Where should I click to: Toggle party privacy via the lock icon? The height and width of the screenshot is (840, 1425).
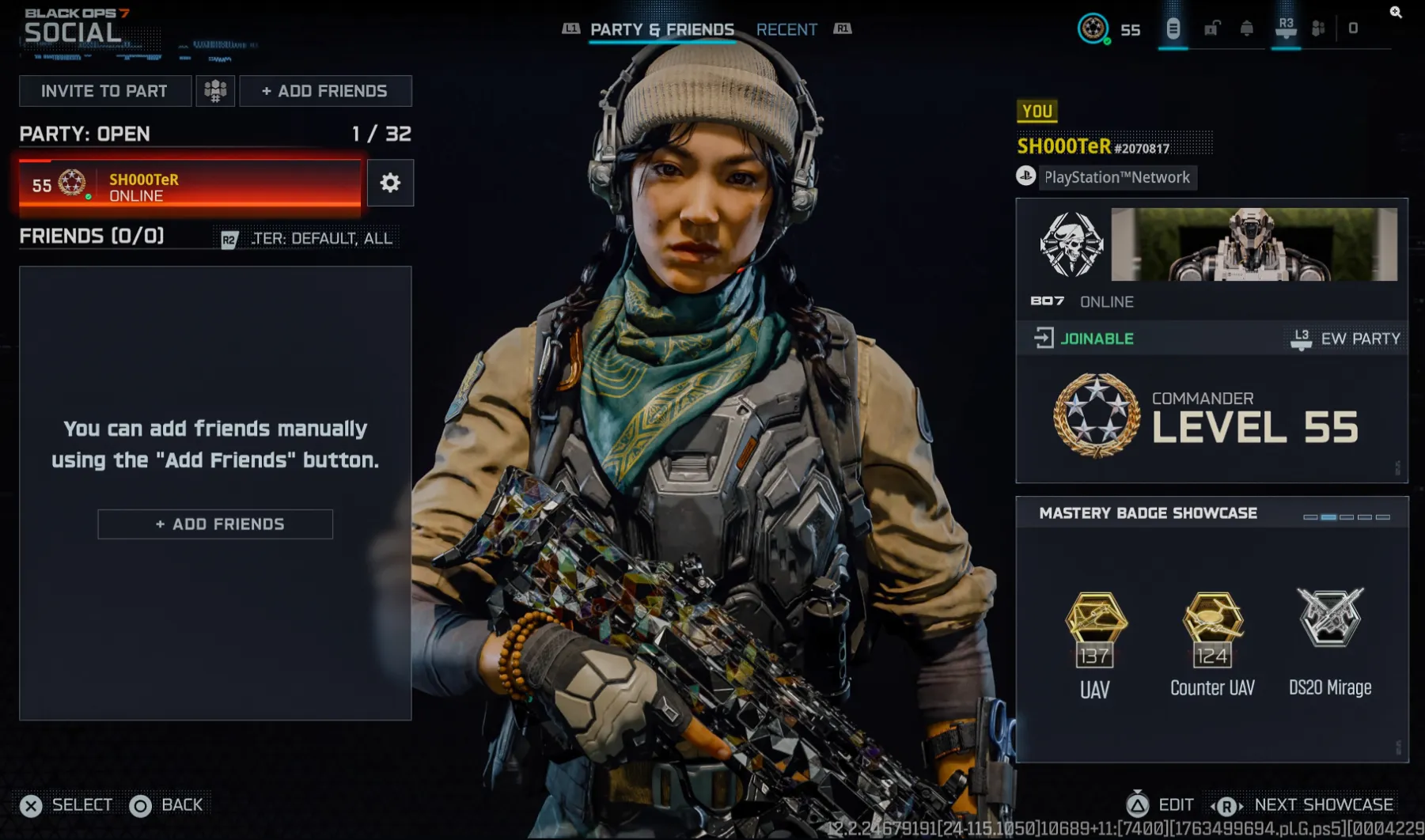click(x=1211, y=28)
